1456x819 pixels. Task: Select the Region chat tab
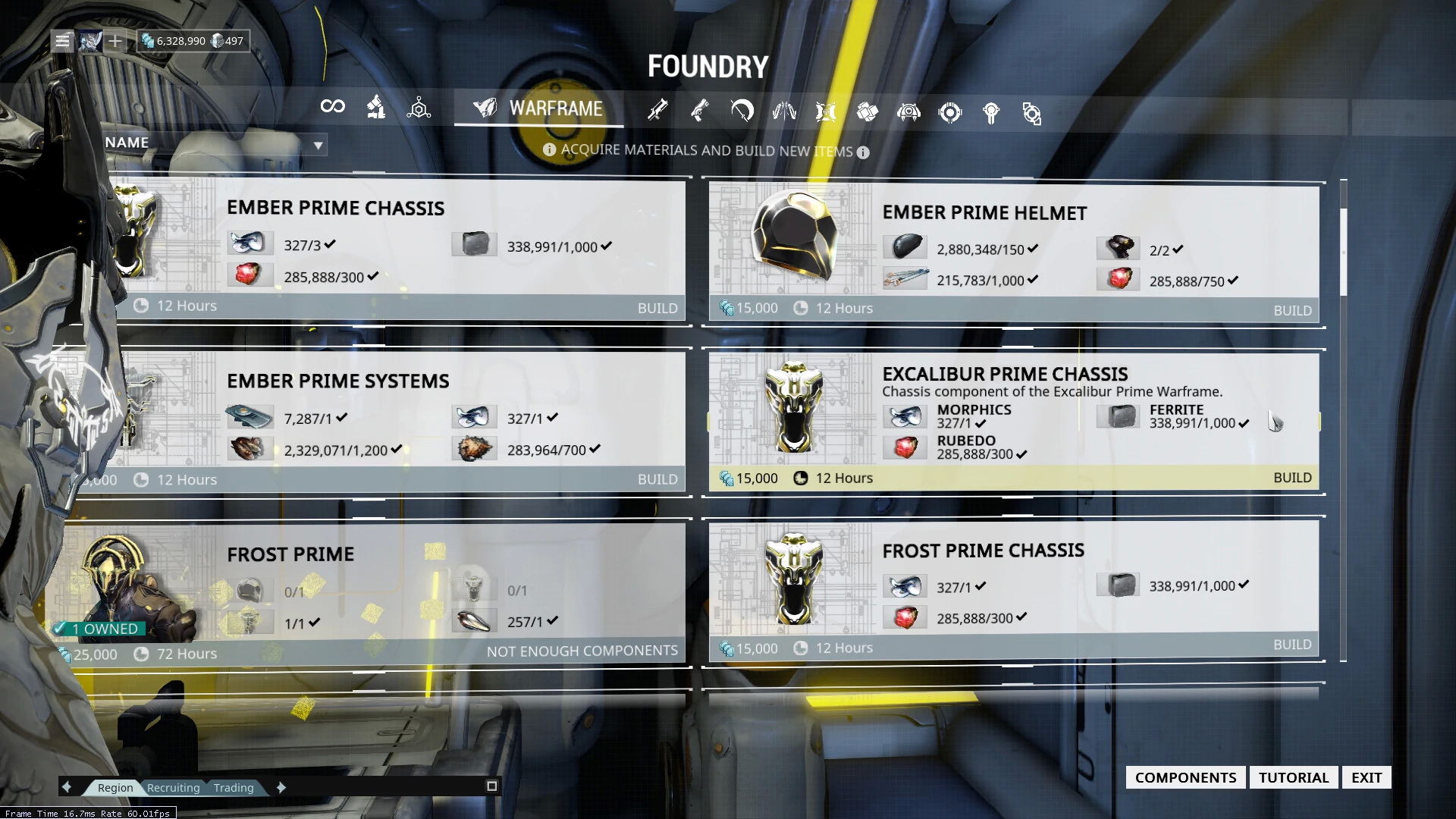(x=115, y=788)
